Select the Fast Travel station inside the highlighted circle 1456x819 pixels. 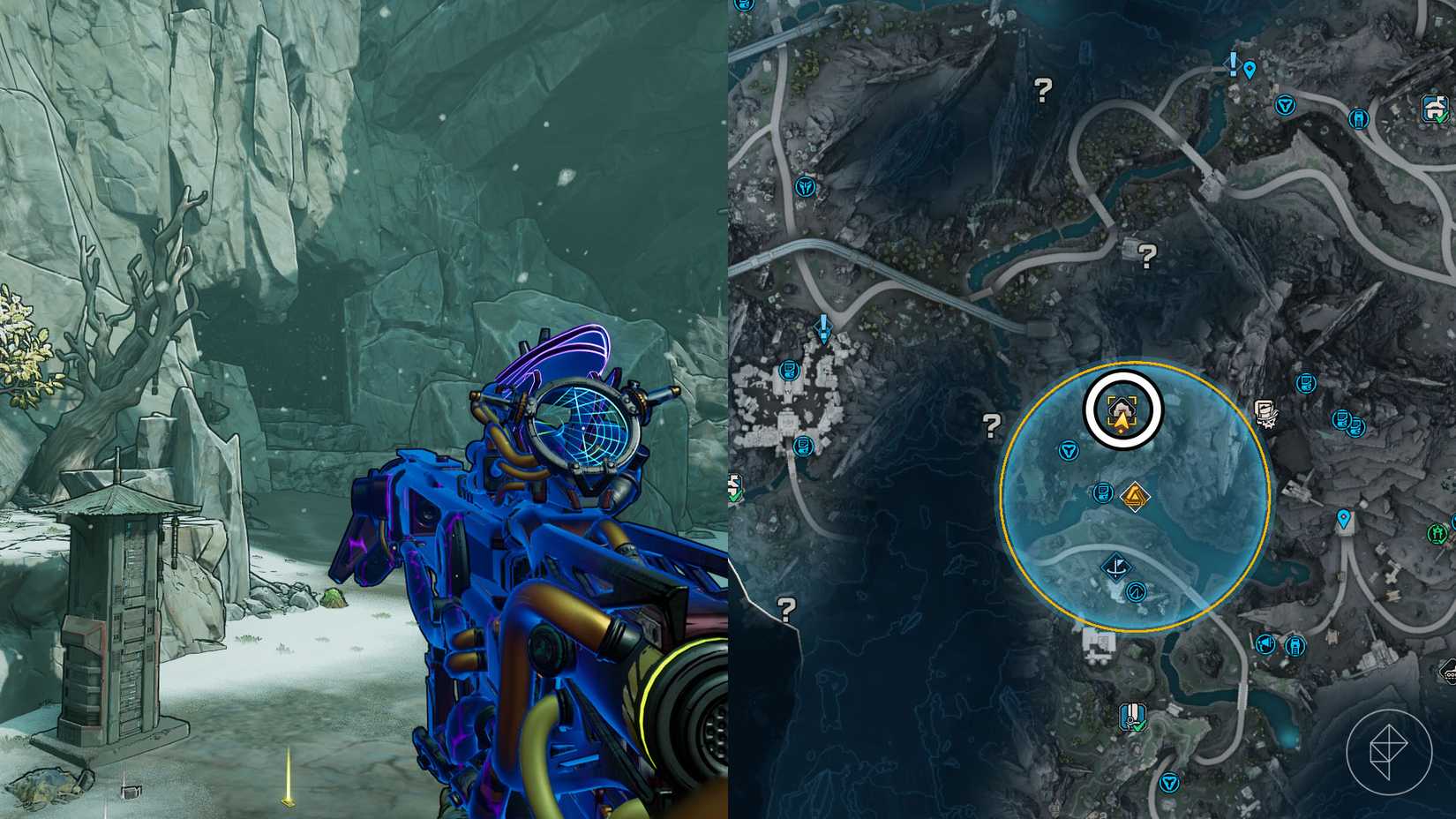click(1069, 451)
